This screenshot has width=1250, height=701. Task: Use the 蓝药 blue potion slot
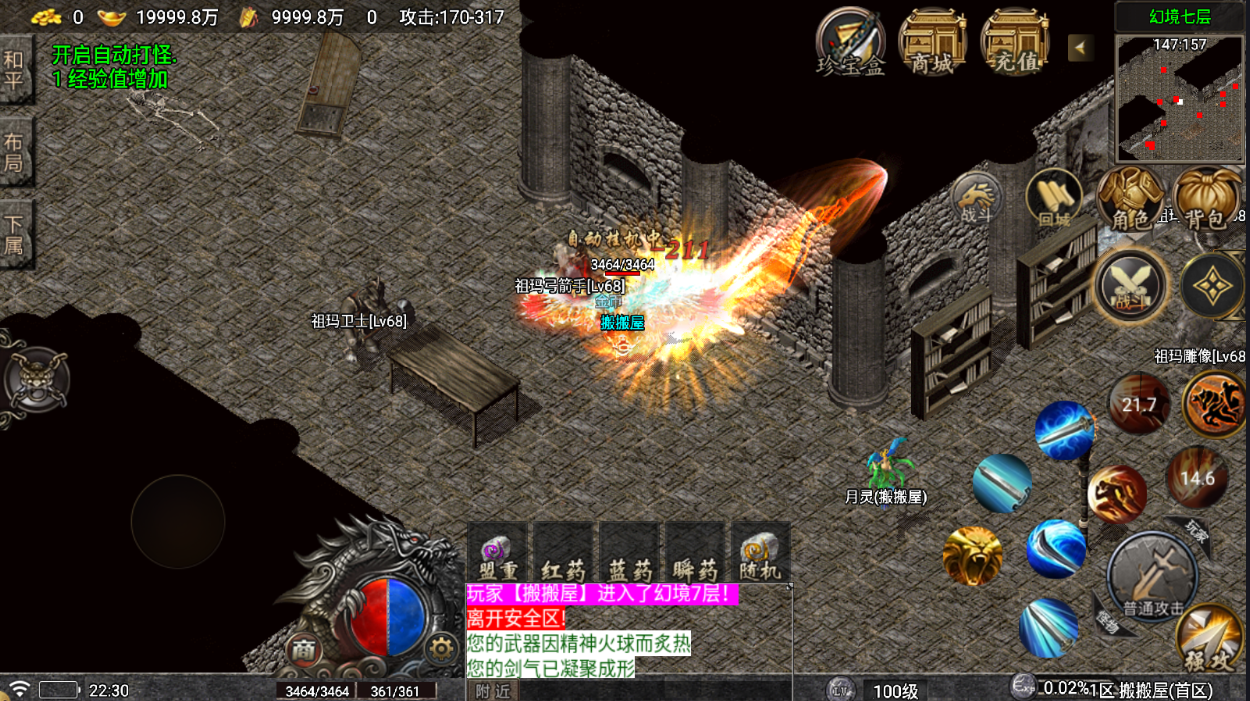(629, 552)
